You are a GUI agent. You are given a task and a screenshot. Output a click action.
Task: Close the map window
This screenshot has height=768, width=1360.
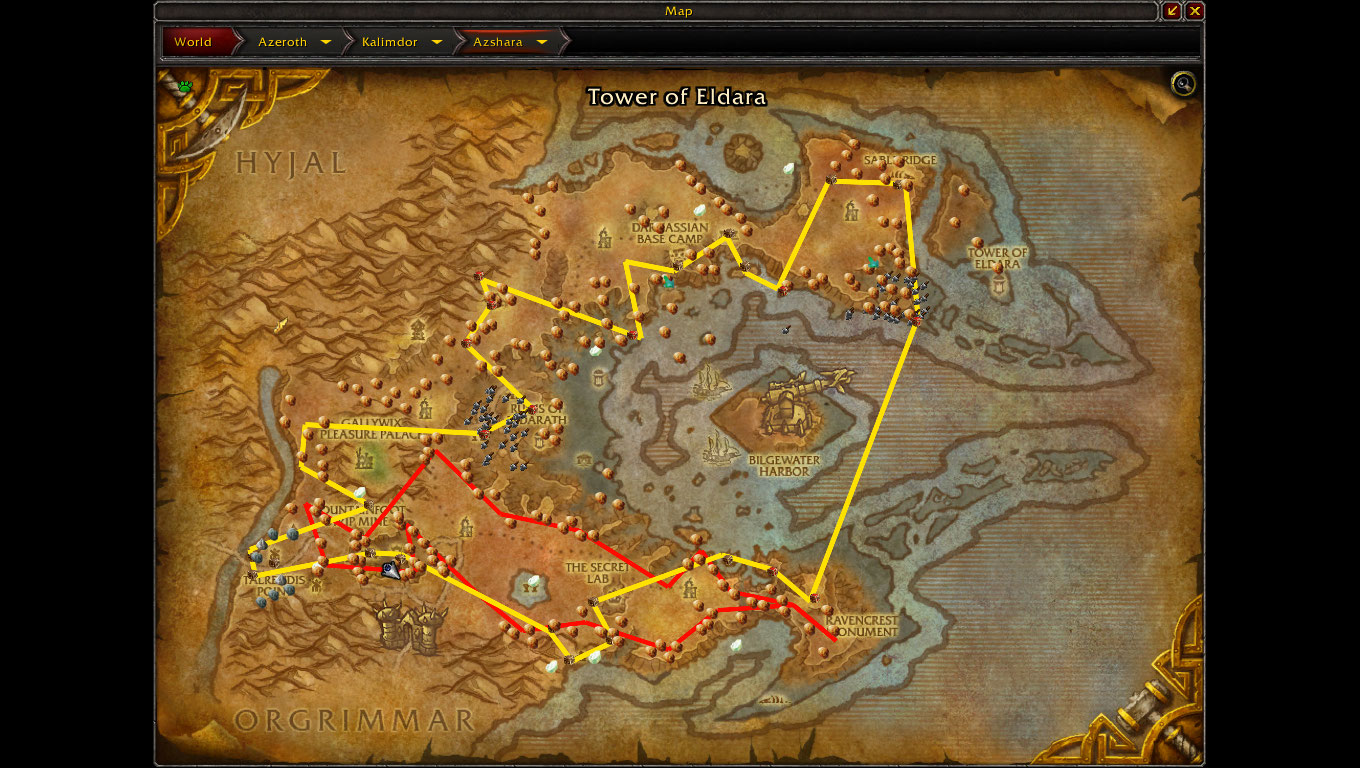pos(1195,11)
